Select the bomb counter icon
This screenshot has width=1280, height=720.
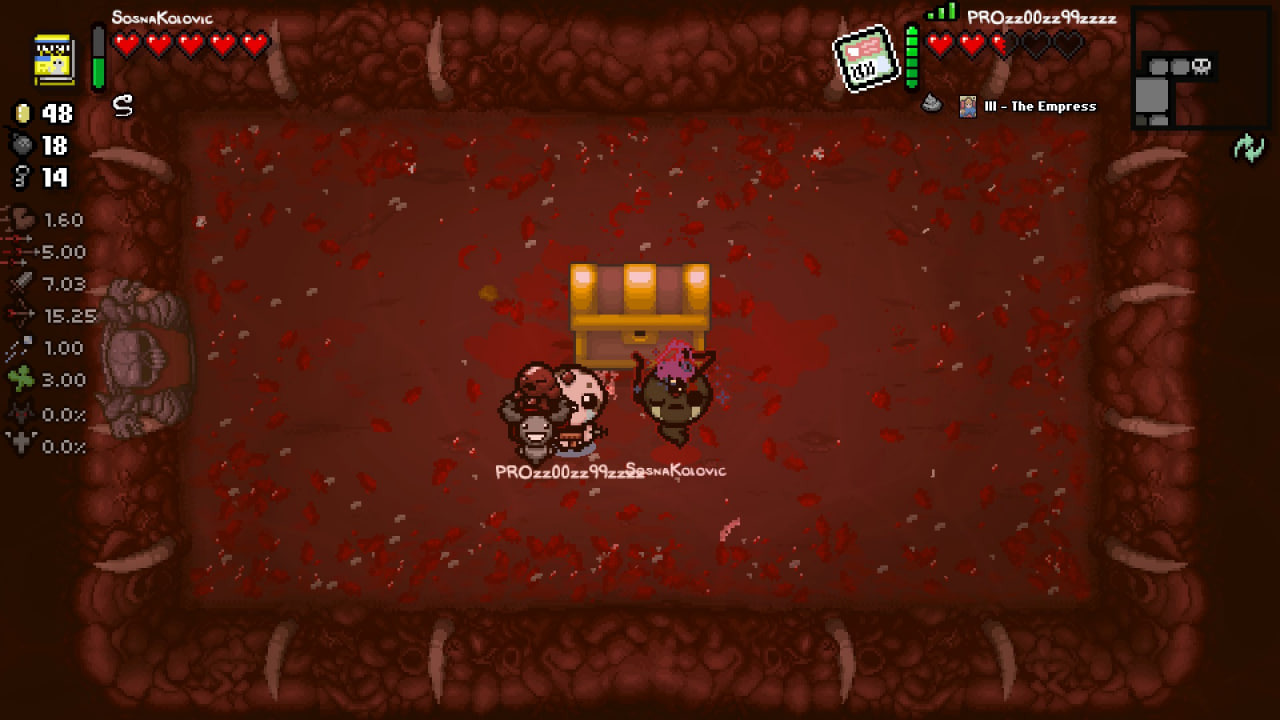(x=22, y=145)
